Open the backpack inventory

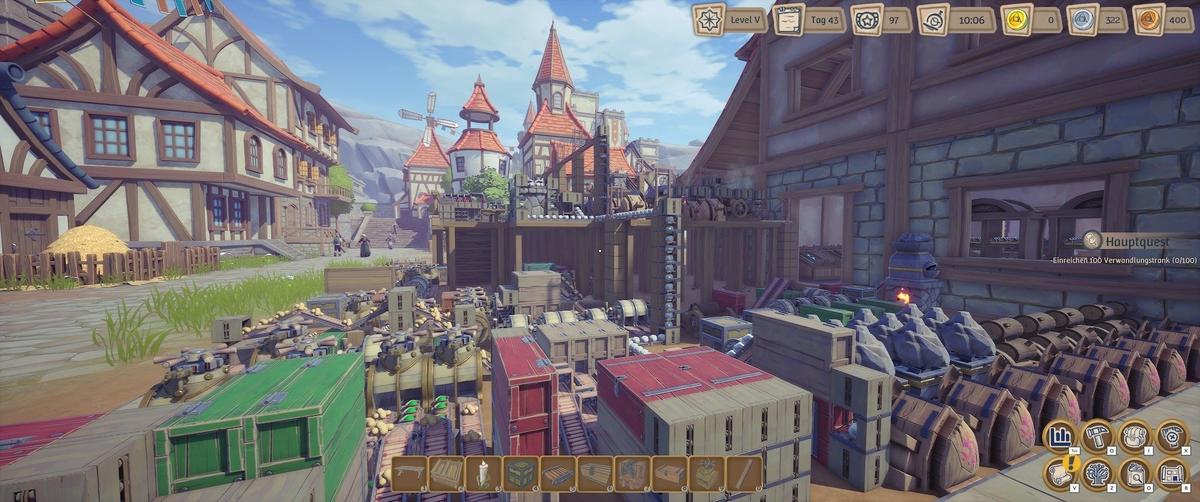1134,436
